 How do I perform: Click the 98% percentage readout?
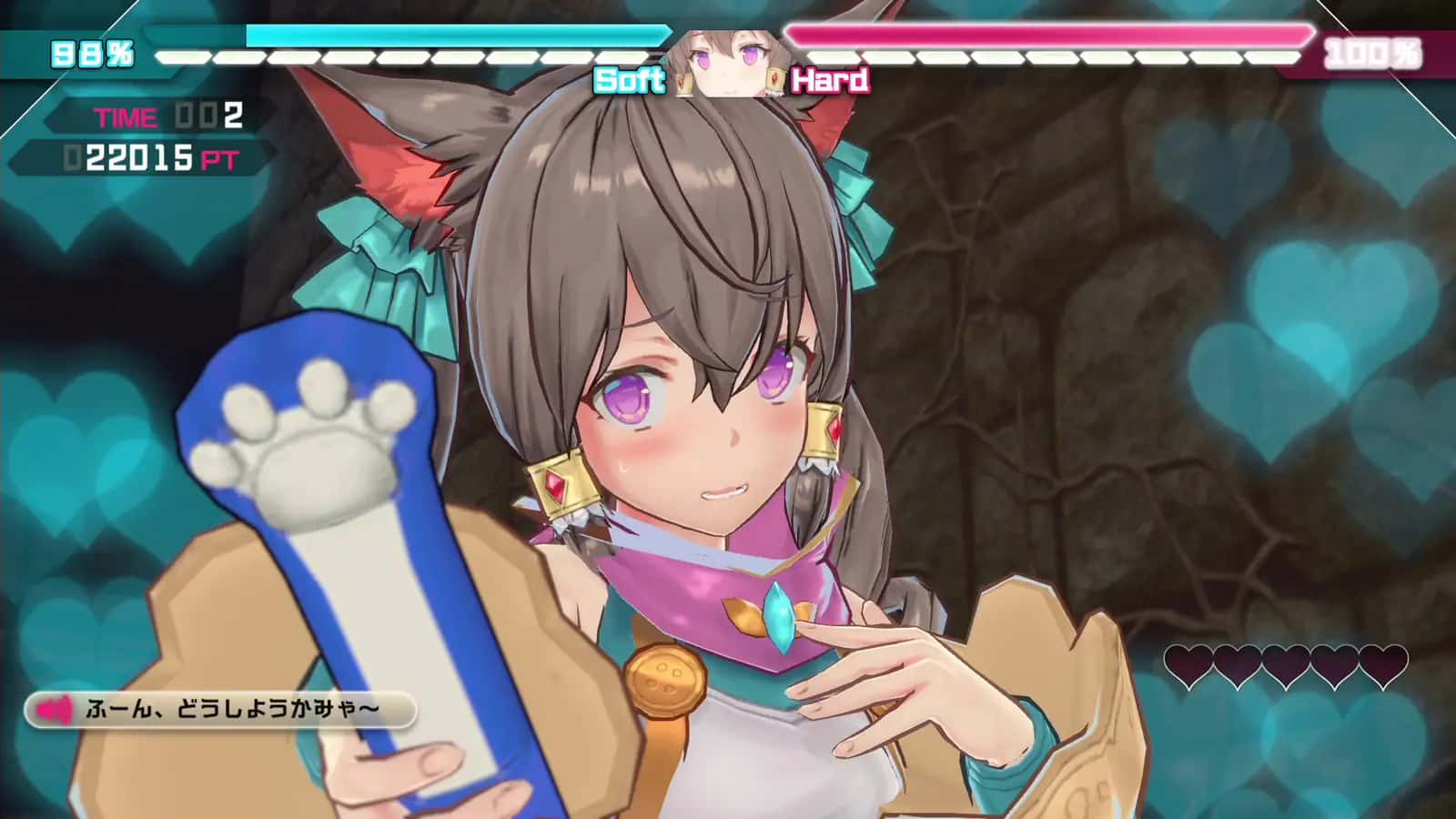[91, 53]
